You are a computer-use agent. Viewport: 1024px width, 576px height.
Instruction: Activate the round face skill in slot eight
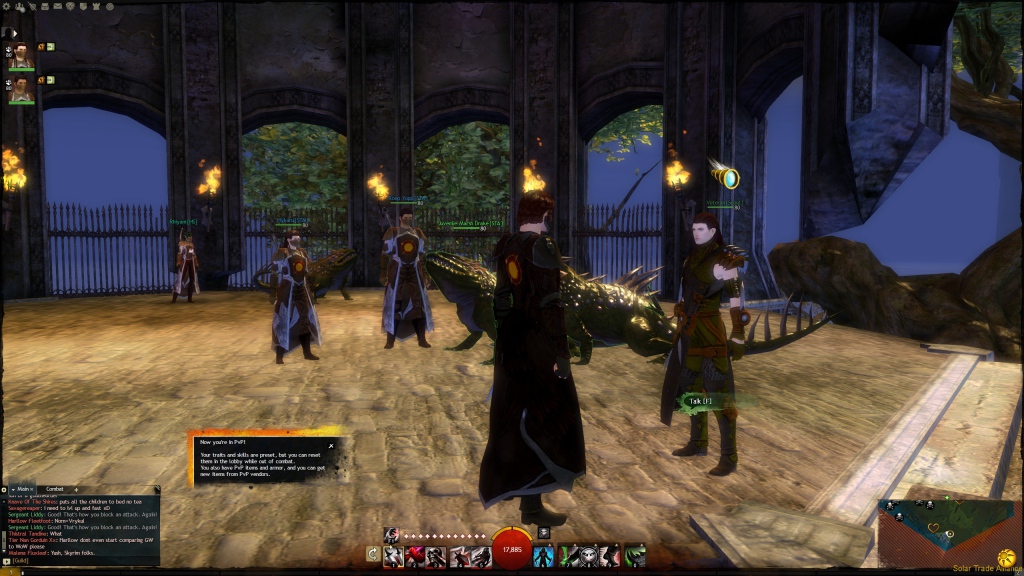pyautogui.click(x=589, y=555)
